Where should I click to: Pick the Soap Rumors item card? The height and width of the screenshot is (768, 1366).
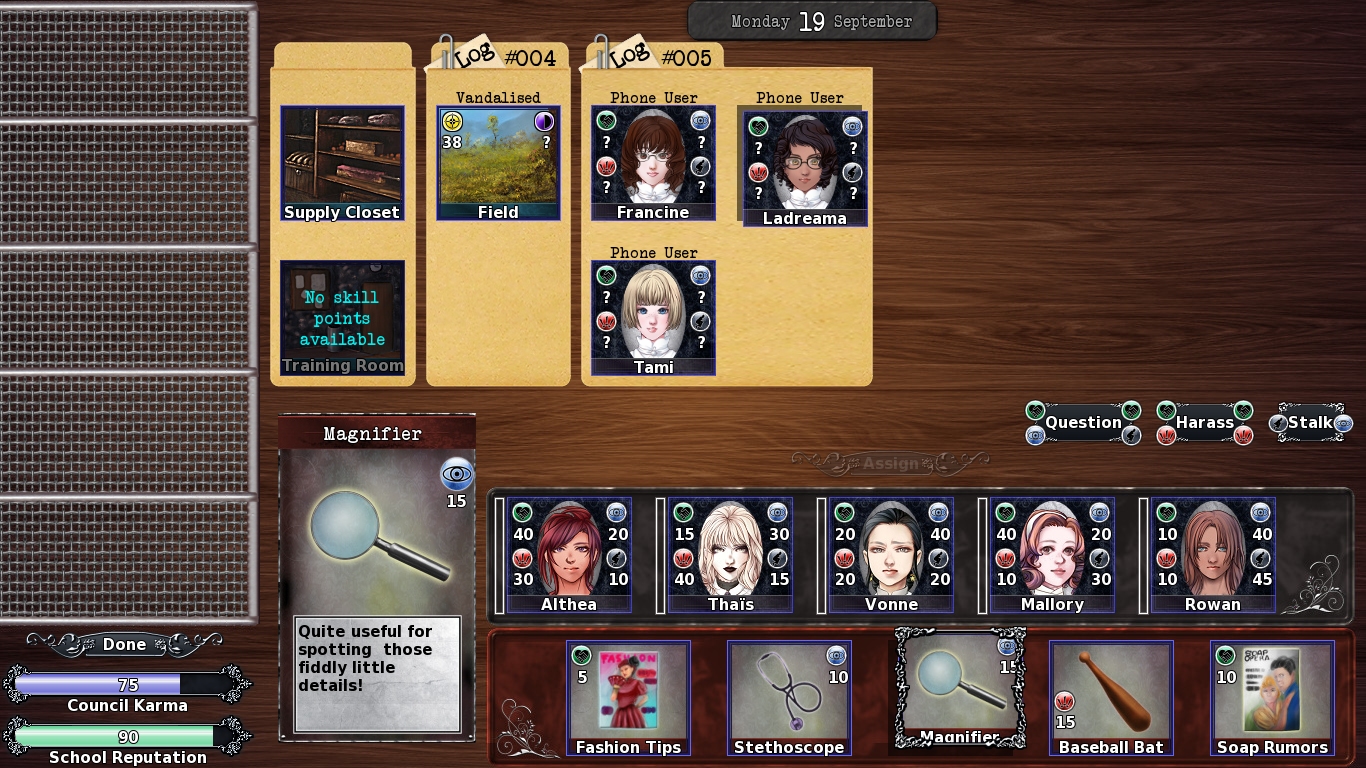[x=1272, y=698]
